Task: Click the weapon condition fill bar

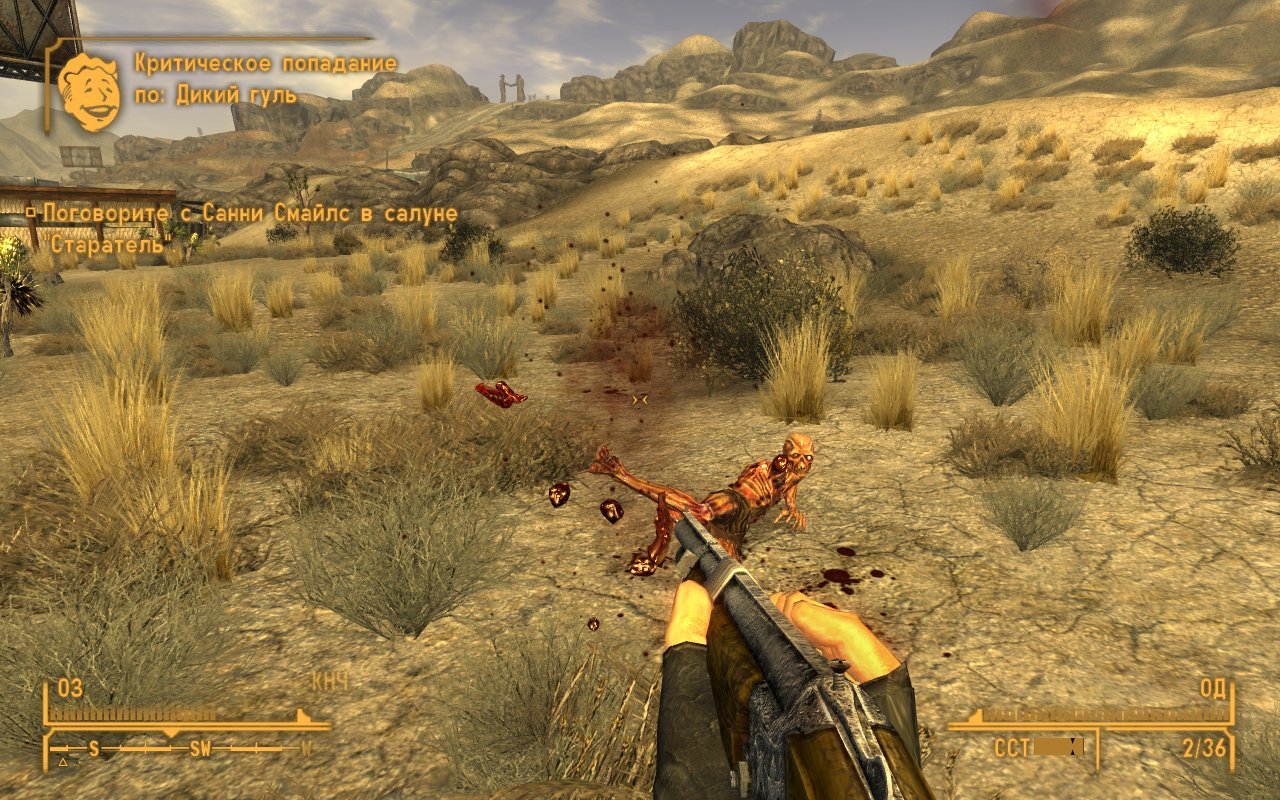Action: 1055,745
